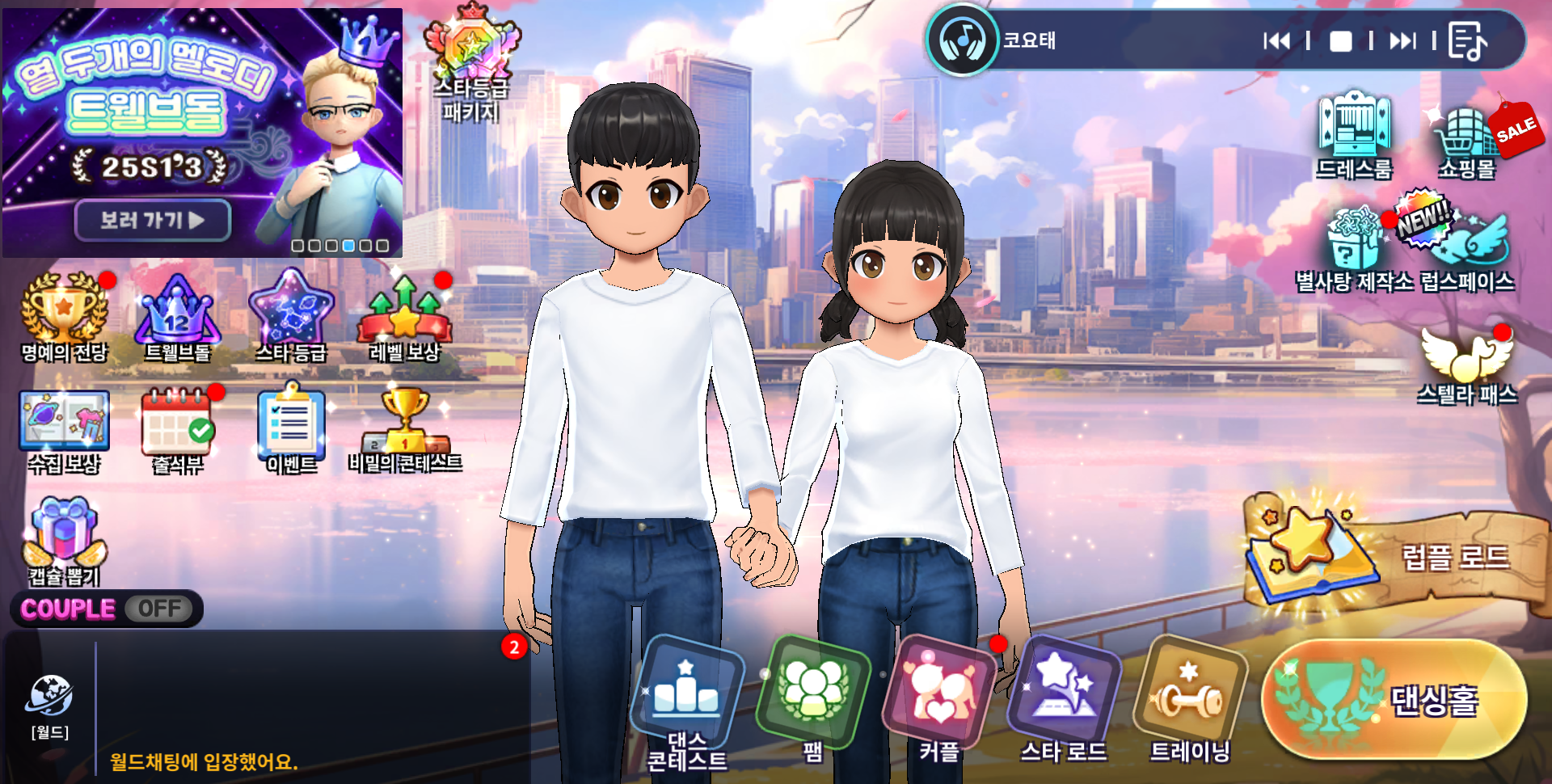
Task: Stop the music playback
Action: pyautogui.click(x=1340, y=41)
